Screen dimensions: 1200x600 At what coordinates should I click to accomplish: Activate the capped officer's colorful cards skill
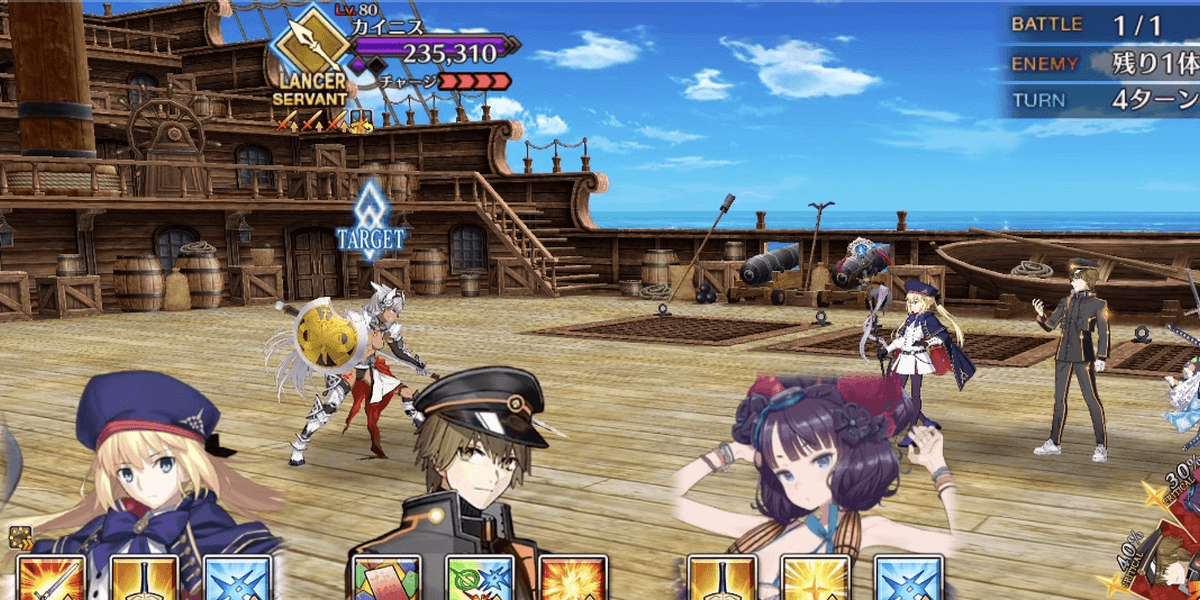pyautogui.click(x=380, y=580)
